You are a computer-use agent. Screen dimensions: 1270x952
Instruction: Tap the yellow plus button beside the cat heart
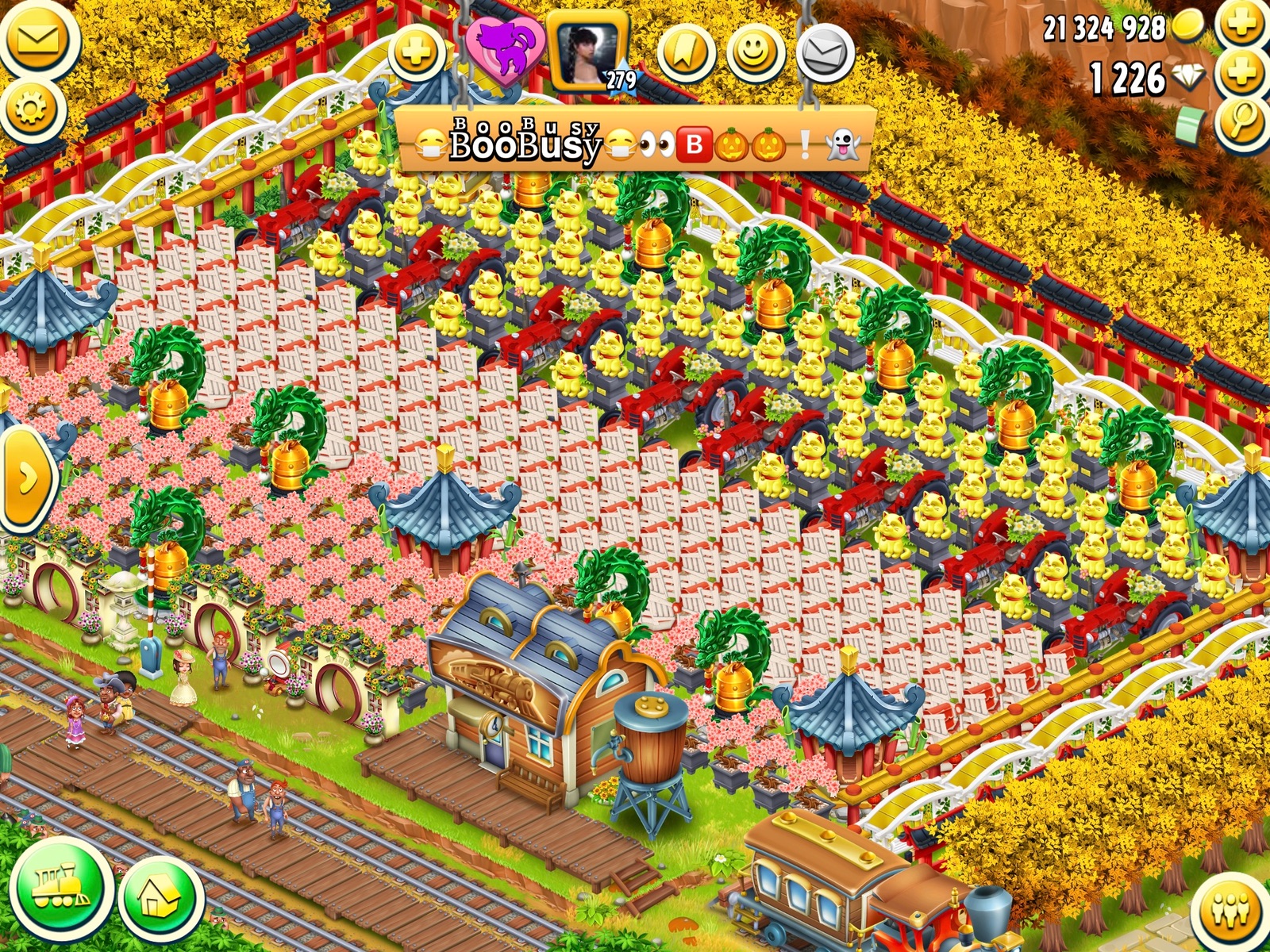click(418, 52)
